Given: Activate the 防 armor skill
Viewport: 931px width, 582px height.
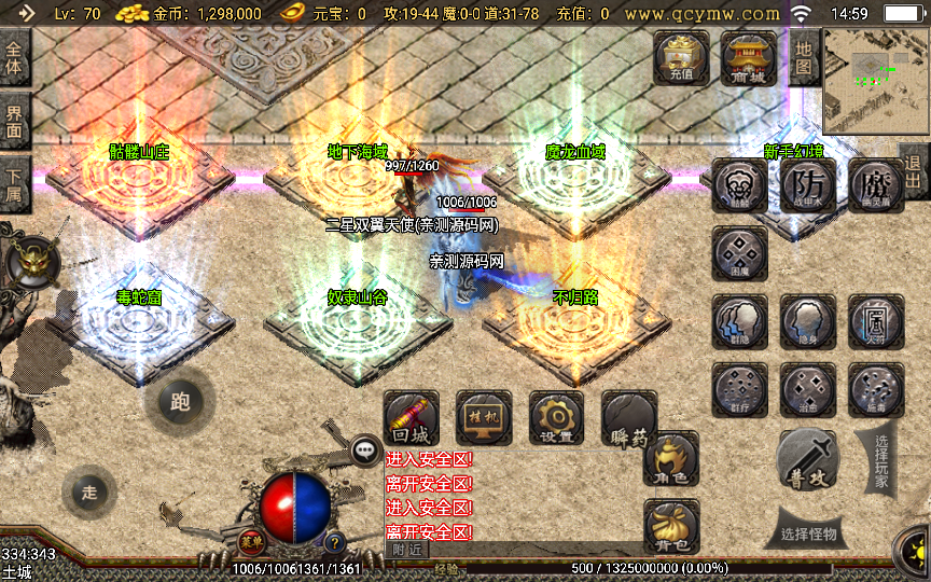Looking at the screenshot, I should pyautogui.click(x=809, y=185).
